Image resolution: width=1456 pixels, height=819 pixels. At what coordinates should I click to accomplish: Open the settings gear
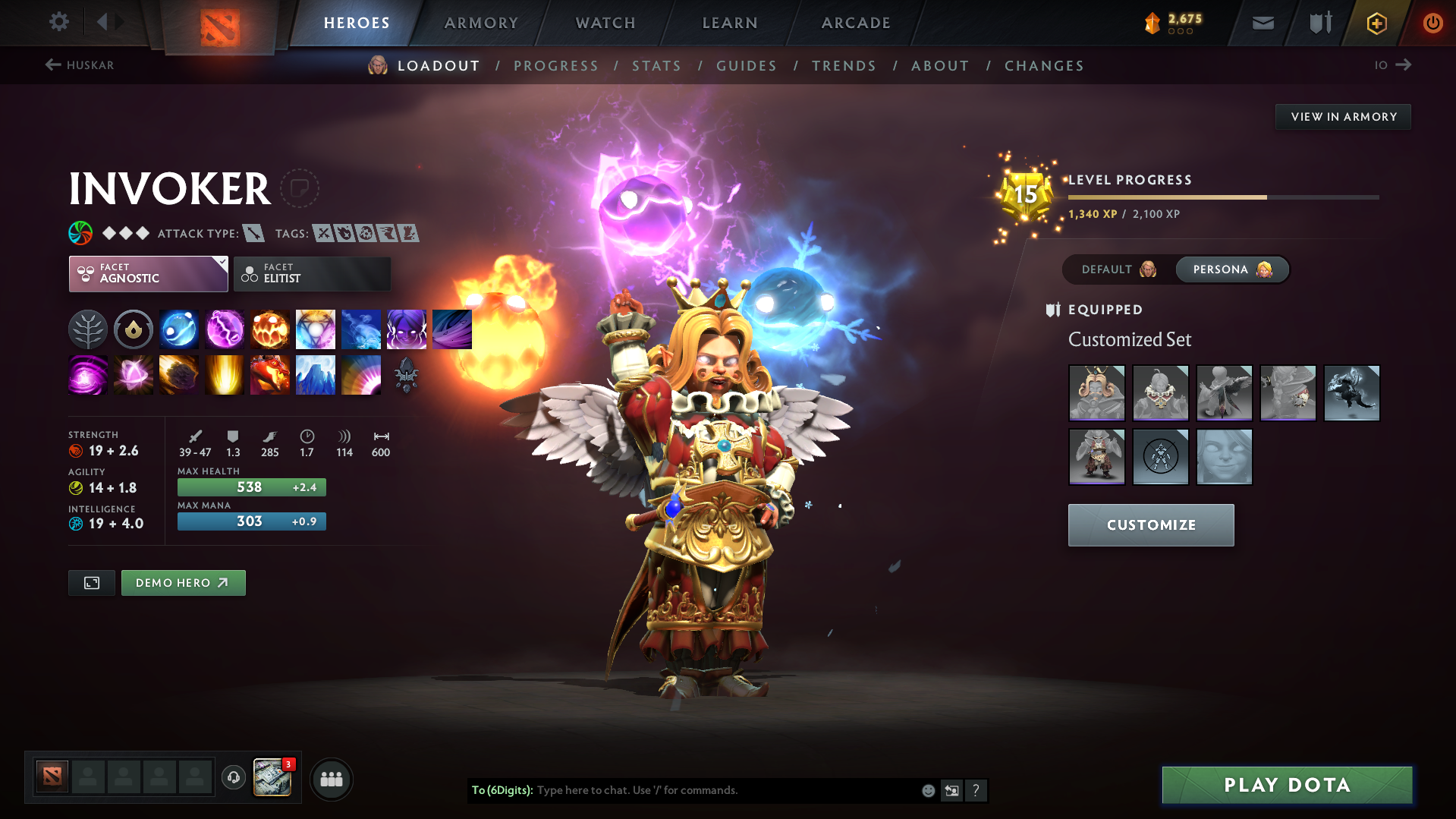coord(59,23)
